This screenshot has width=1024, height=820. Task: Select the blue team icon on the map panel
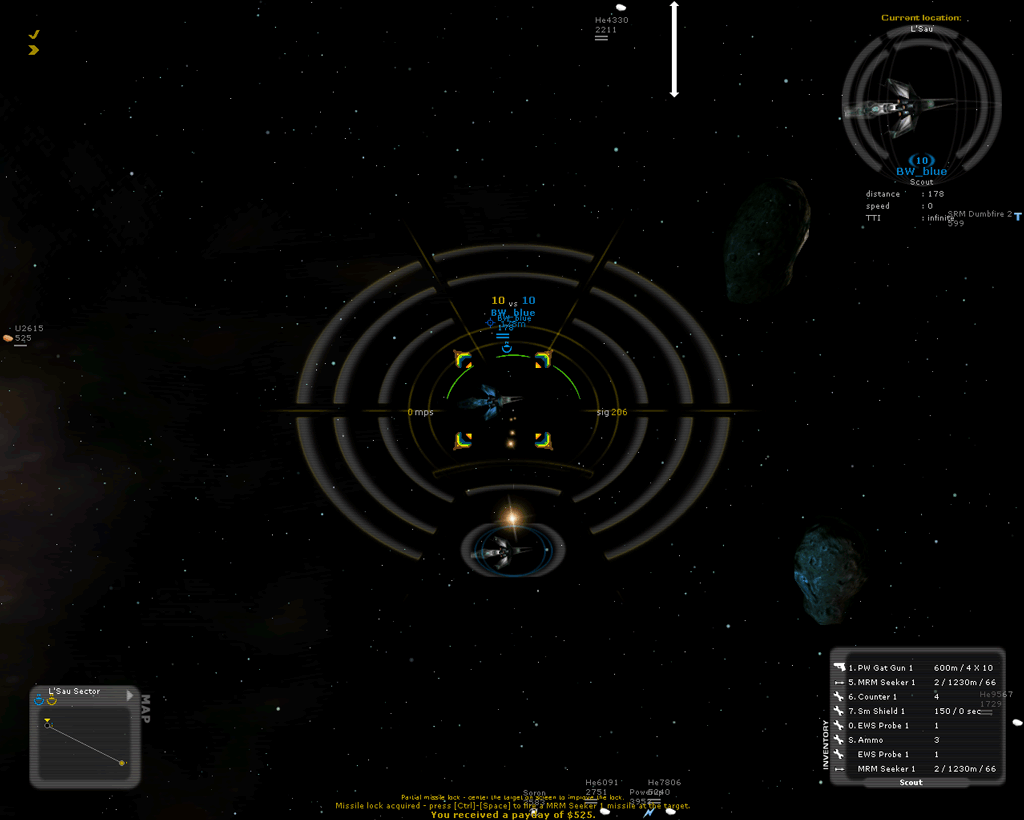(x=39, y=700)
